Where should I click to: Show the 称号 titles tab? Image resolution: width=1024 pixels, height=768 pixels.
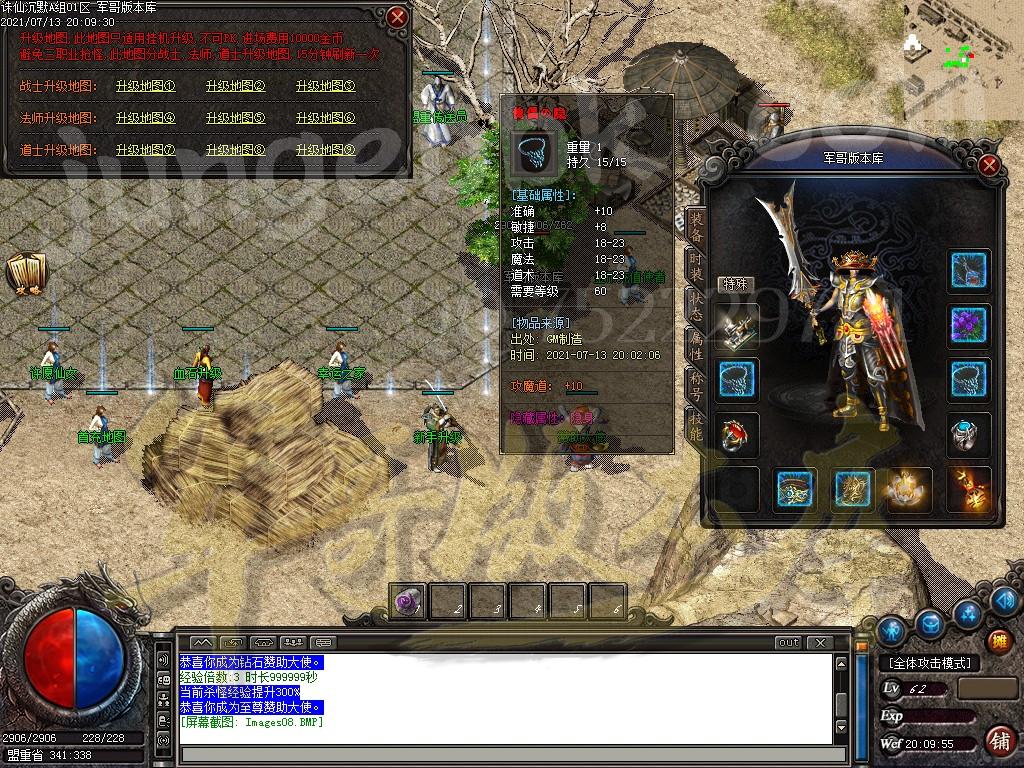(x=696, y=385)
